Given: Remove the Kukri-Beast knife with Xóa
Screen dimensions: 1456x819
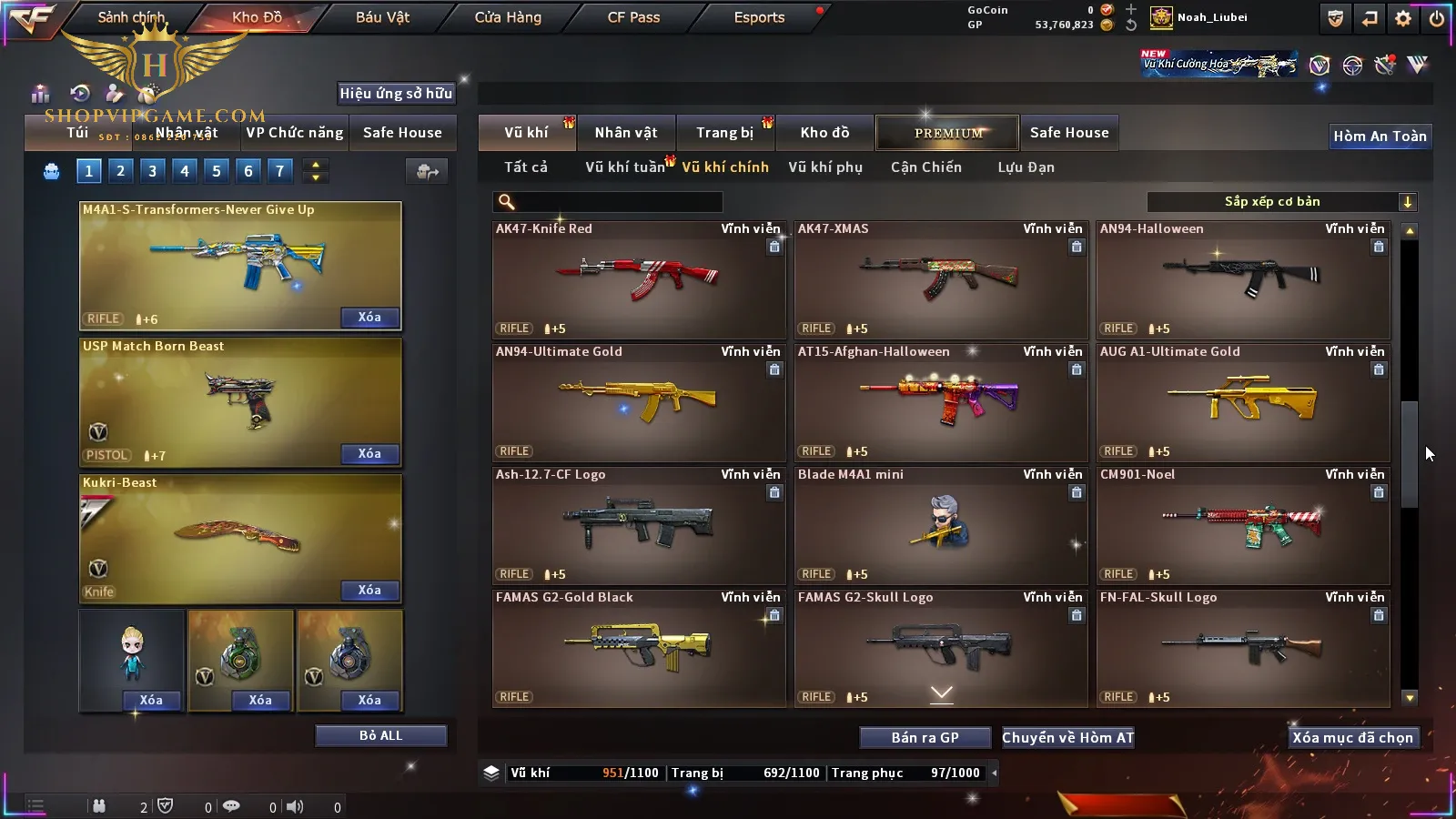Looking at the screenshot, I should tap(369, 590).
